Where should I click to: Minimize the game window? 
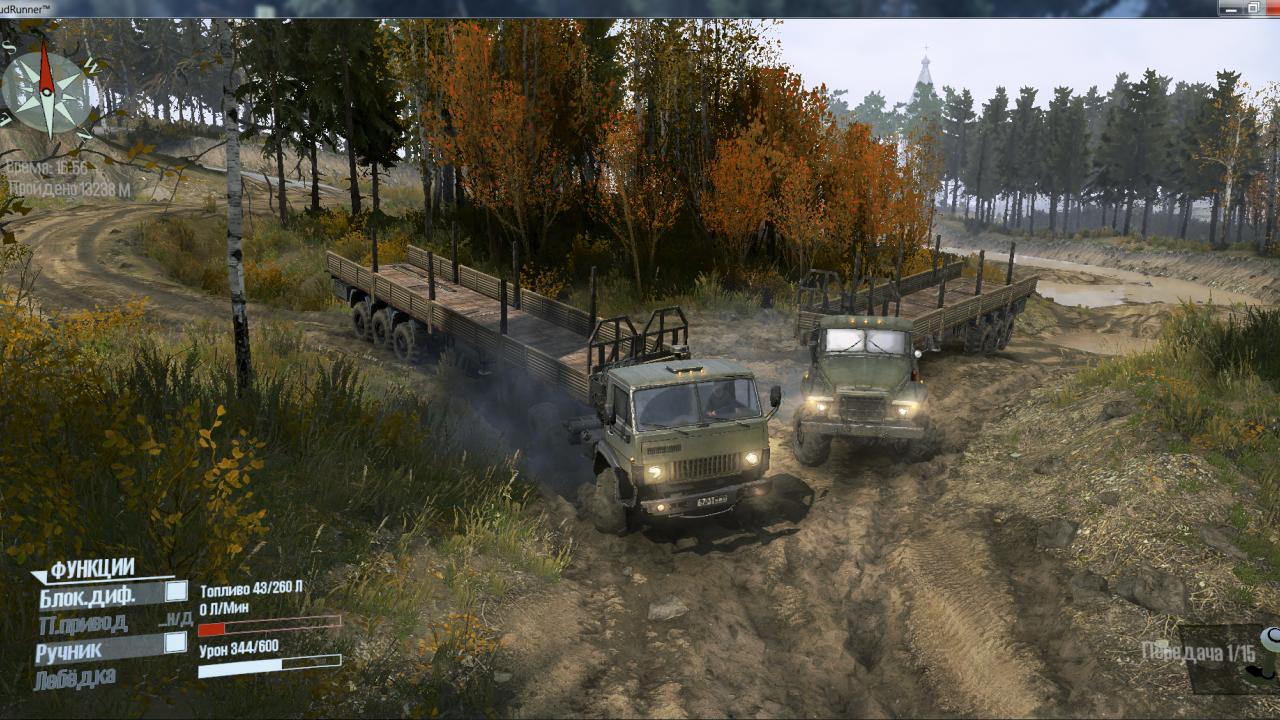point(1230,8)
